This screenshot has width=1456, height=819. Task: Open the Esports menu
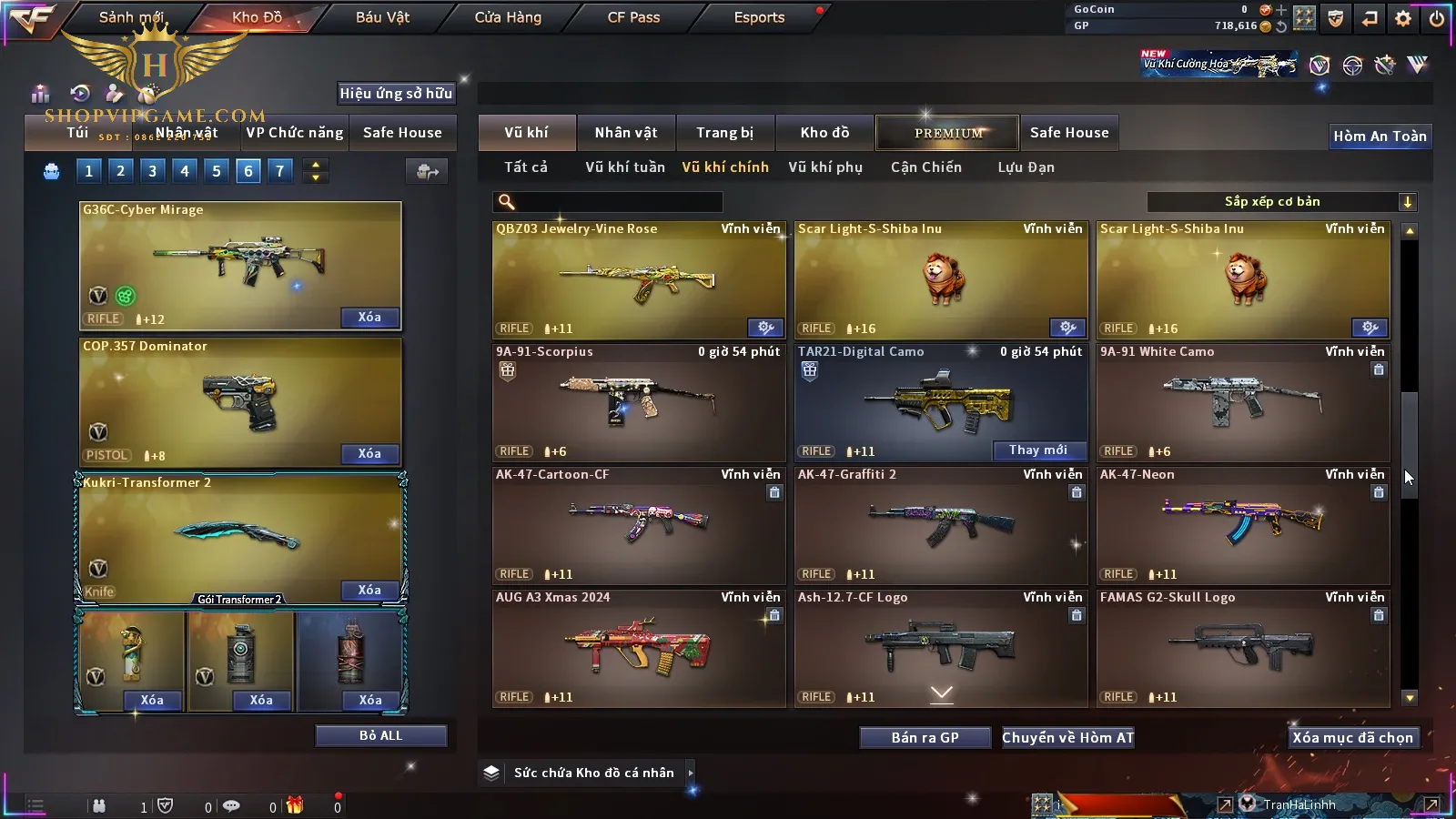pyautogui.click(x=759, y=17)
